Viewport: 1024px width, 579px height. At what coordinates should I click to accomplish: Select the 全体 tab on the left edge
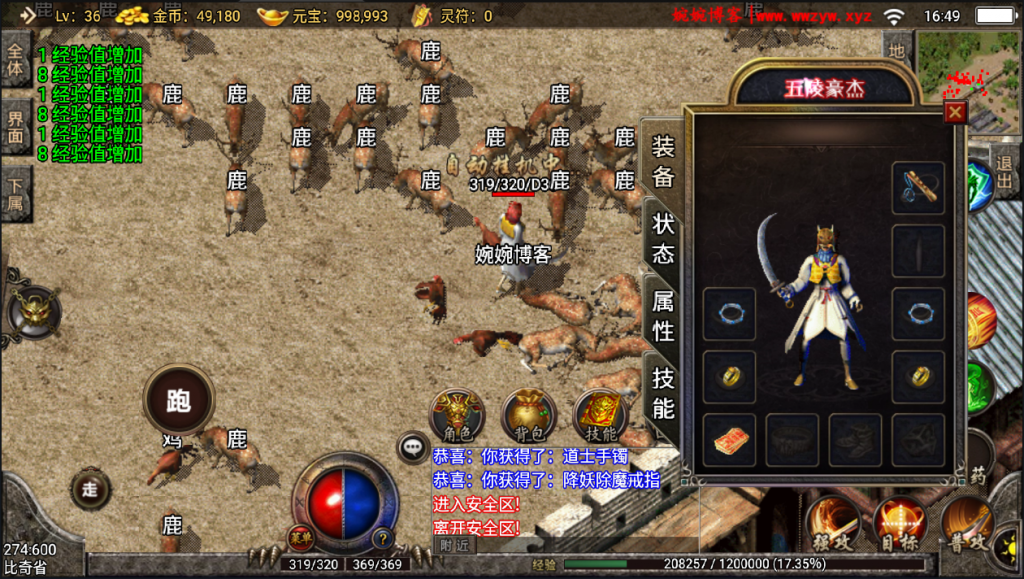tap(15, 59)
